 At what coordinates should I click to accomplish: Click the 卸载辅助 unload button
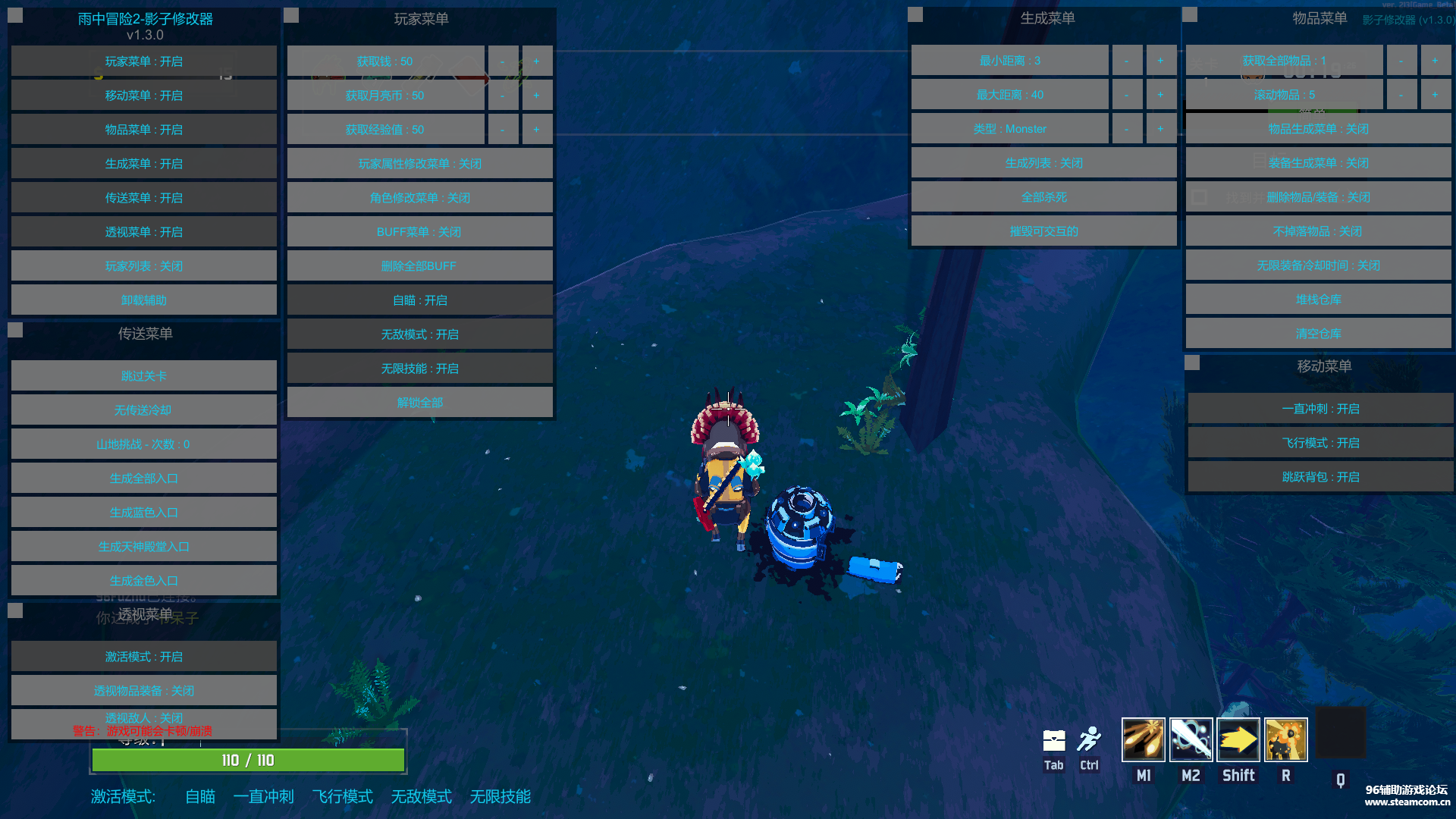(143, 300)
